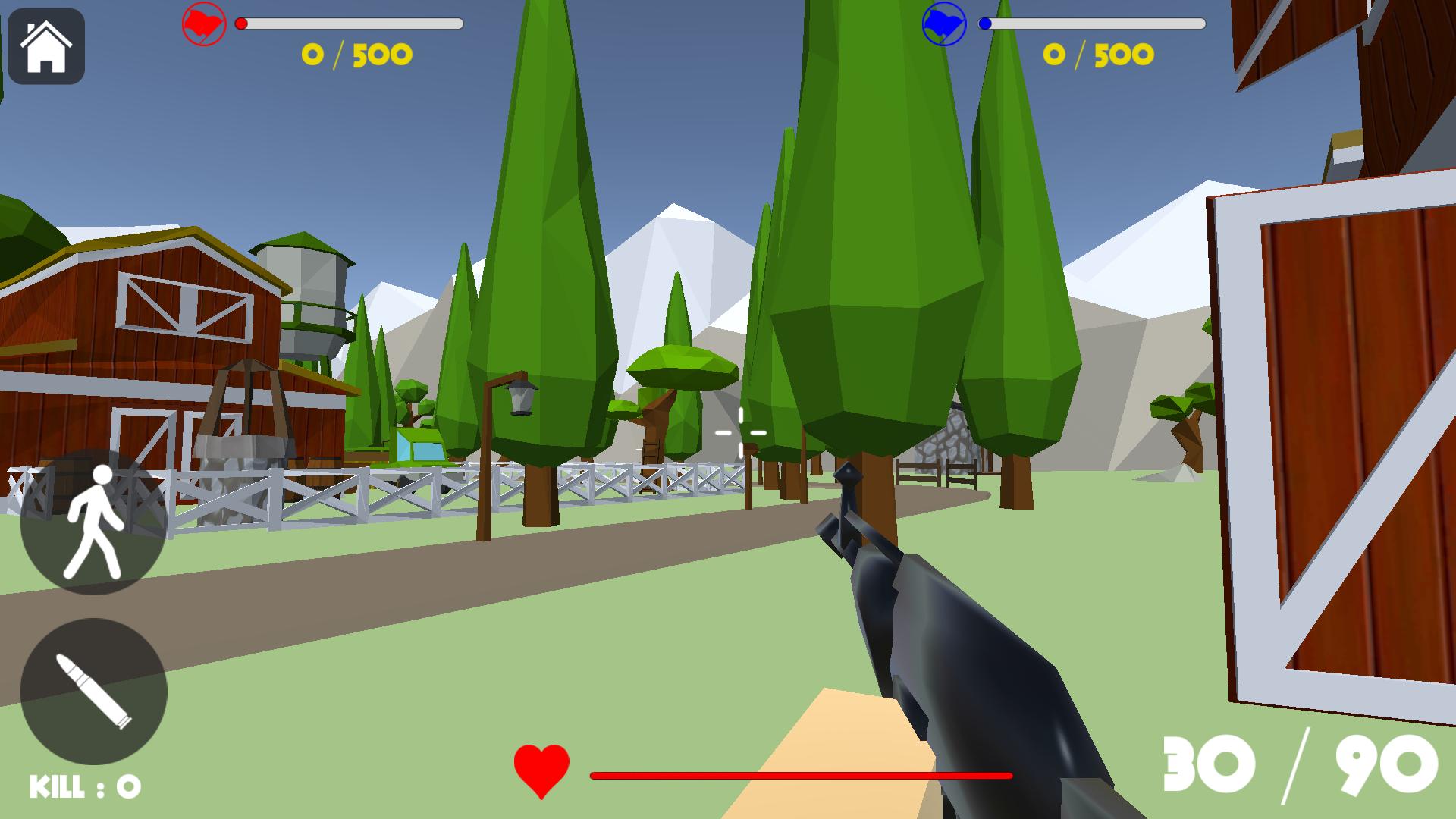Open the blue team progress bar
The width and height of the screenshot is (1456, 819).
click(1092, 23)
